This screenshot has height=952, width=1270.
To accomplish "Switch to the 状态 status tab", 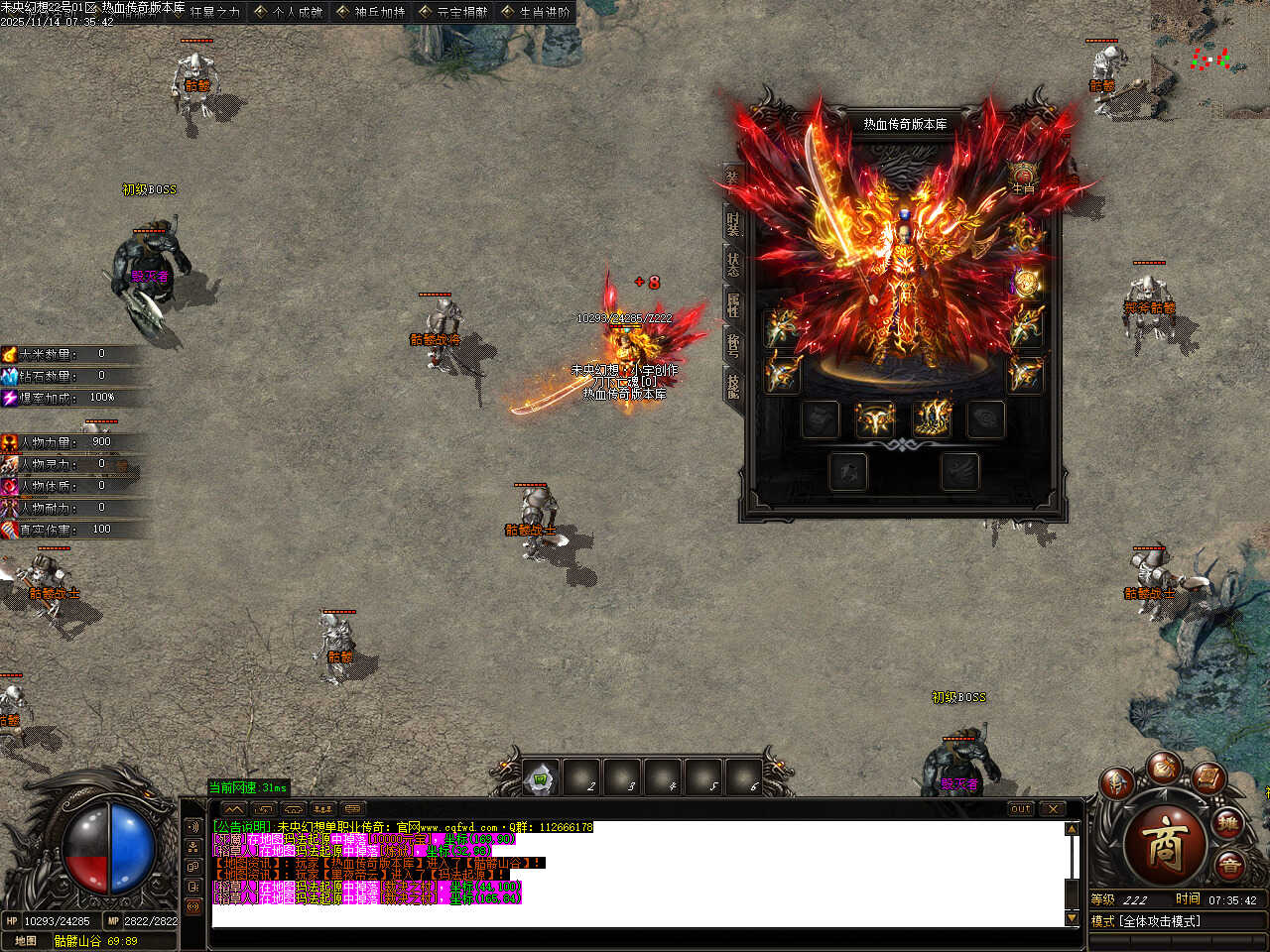I will click(x=732, y=264).
